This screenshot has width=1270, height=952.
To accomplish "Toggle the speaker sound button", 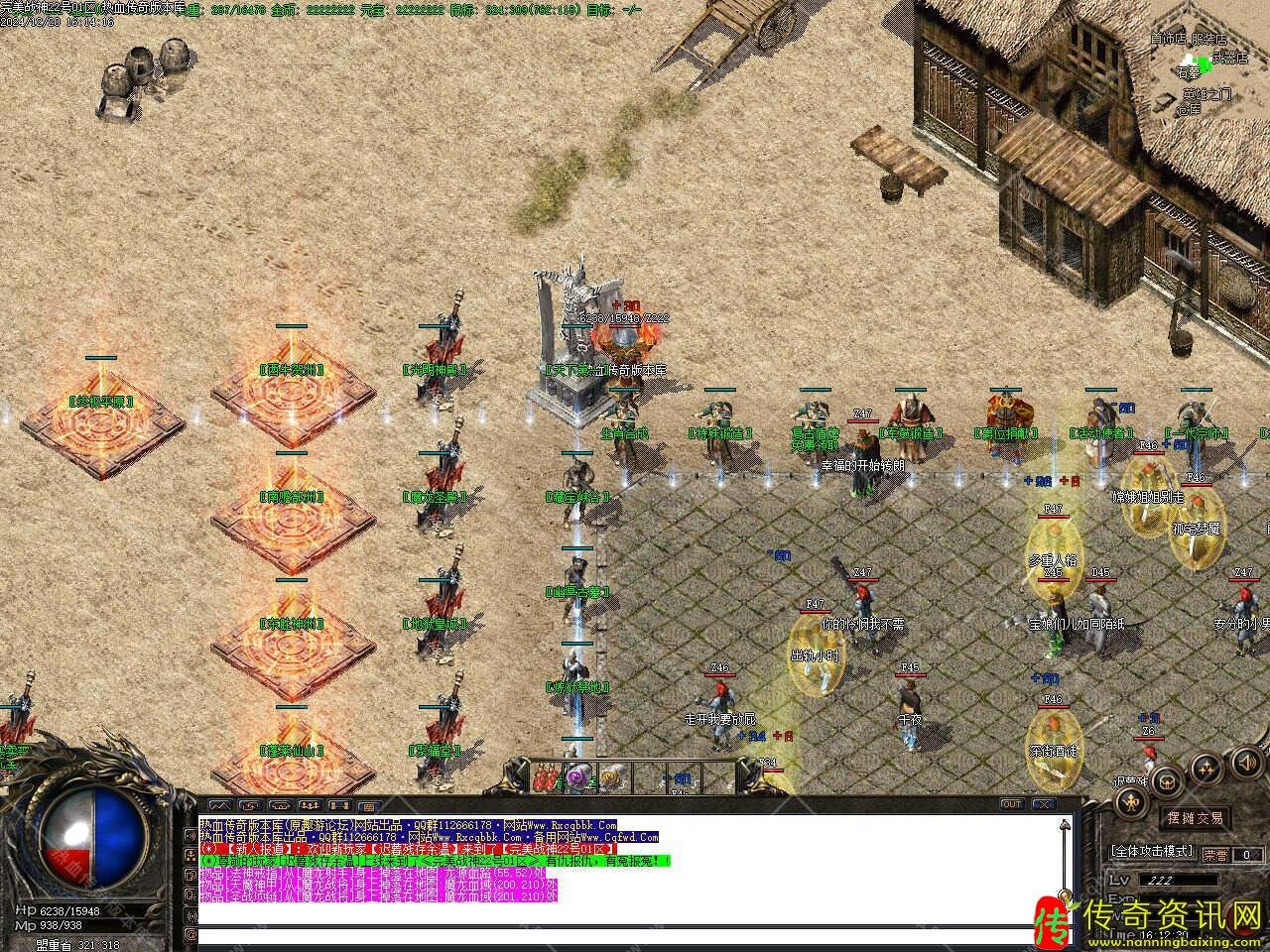I will tap(1246, 763).
